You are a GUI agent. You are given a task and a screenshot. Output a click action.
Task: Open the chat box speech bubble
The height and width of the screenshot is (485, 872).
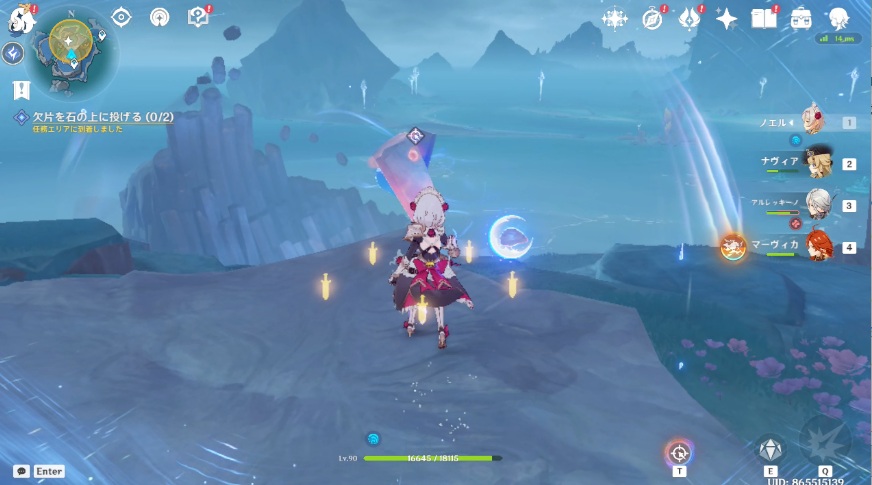(x=21, y=471)
